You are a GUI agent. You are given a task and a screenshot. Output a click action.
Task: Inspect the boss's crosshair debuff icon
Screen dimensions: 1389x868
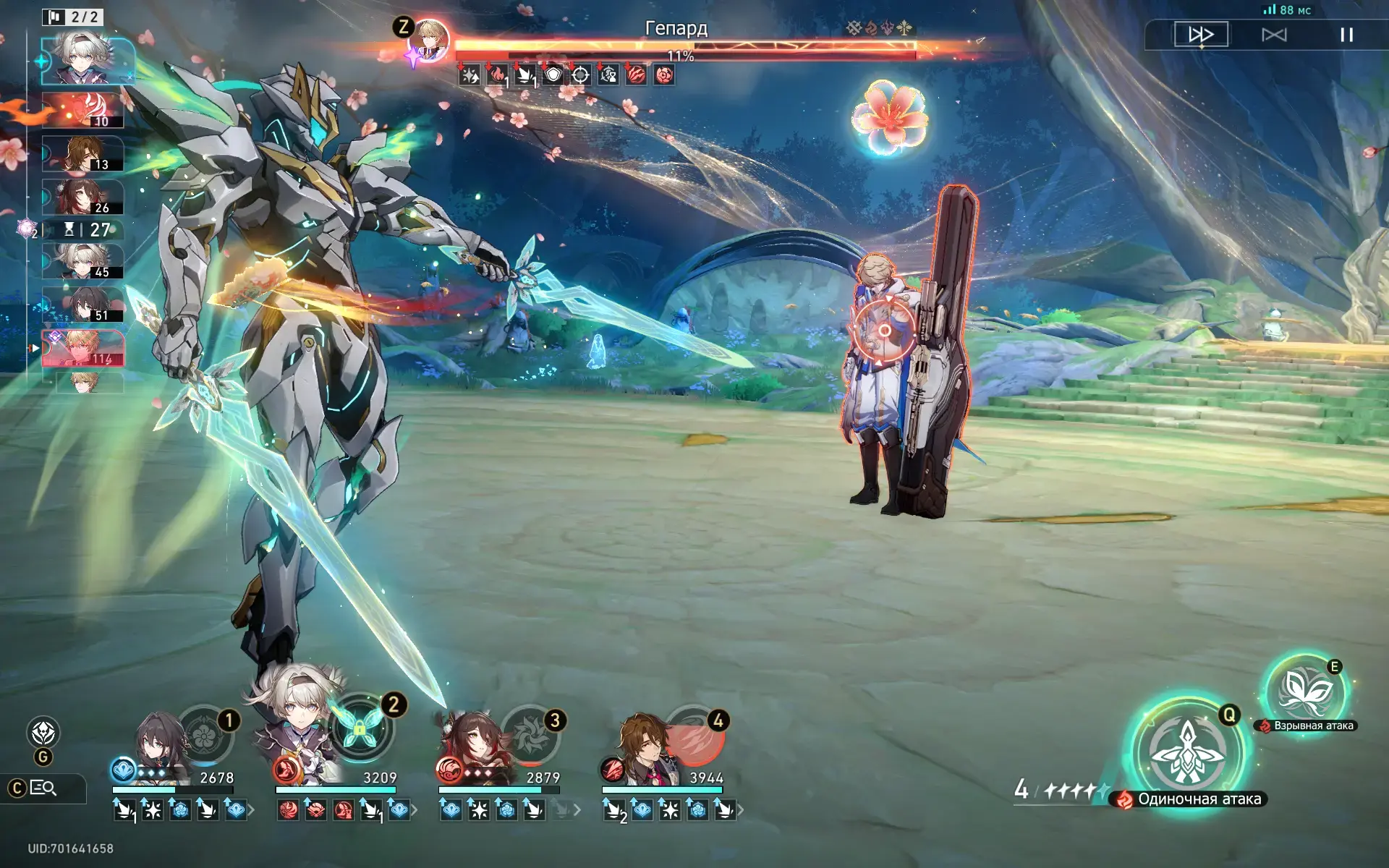pyautogui.click(x=580, y=75)
